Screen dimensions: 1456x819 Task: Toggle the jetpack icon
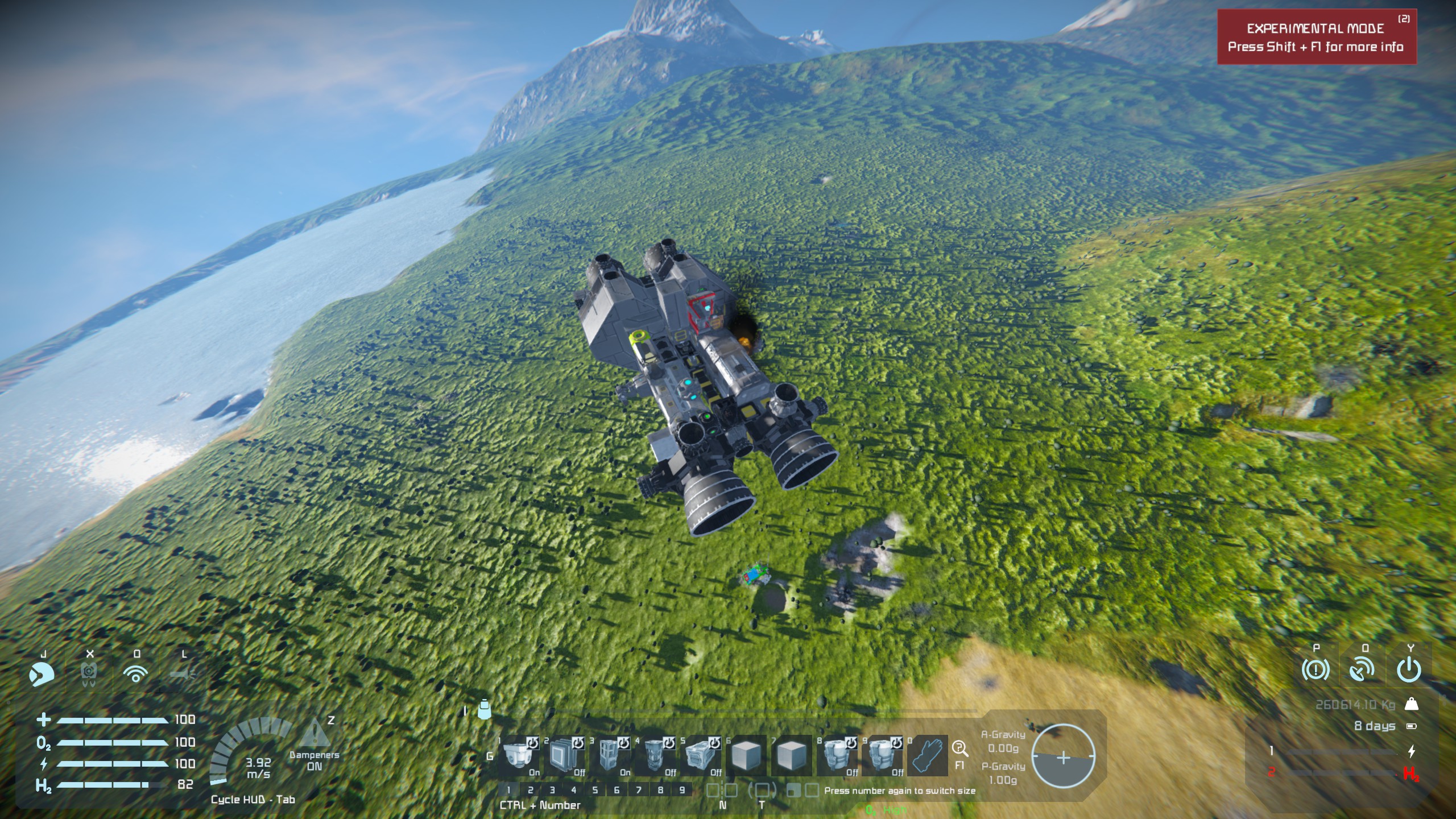pyautogui.click(x=89, y=675)
